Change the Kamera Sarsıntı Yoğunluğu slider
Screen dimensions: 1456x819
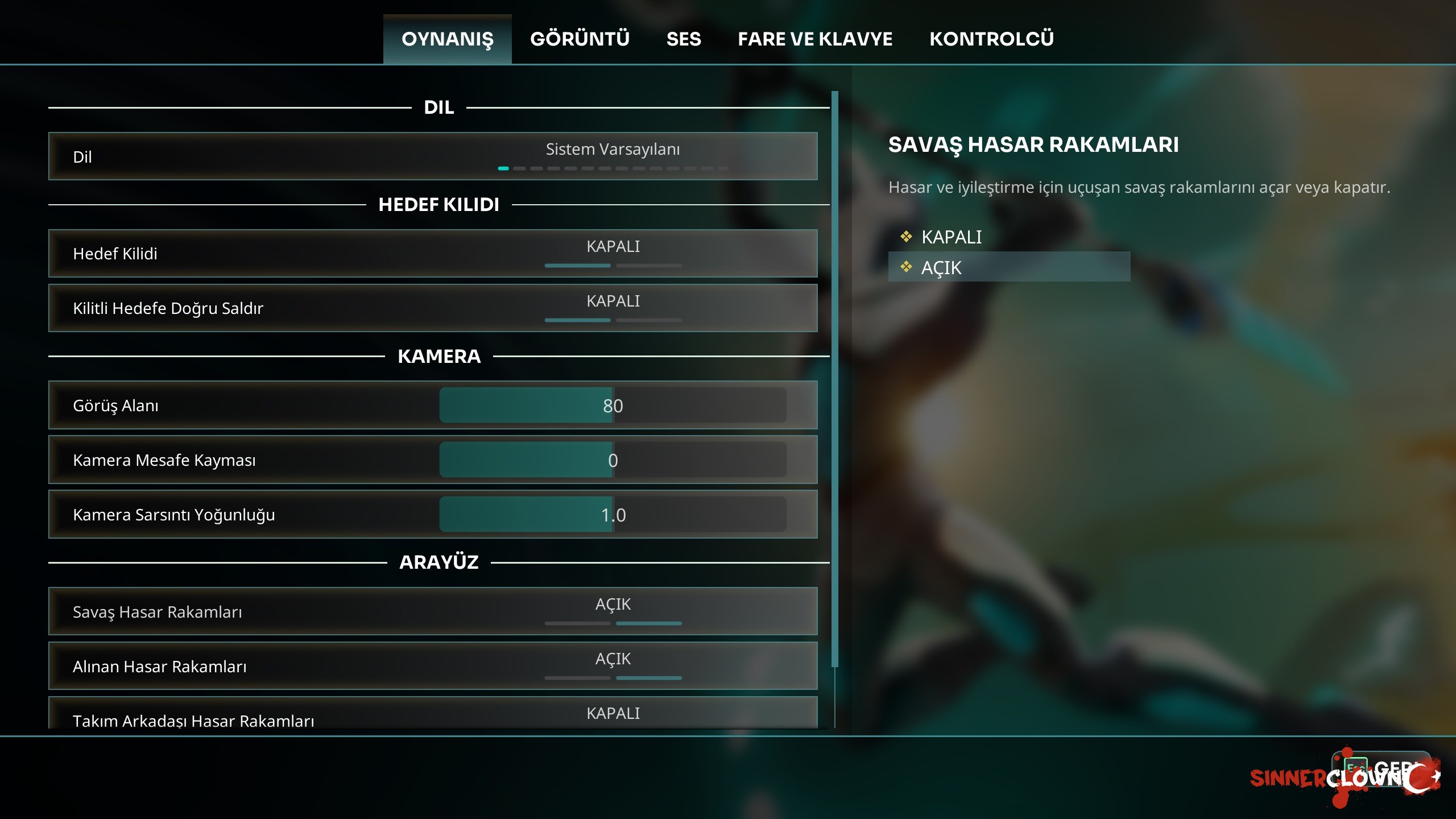(613, 515)
